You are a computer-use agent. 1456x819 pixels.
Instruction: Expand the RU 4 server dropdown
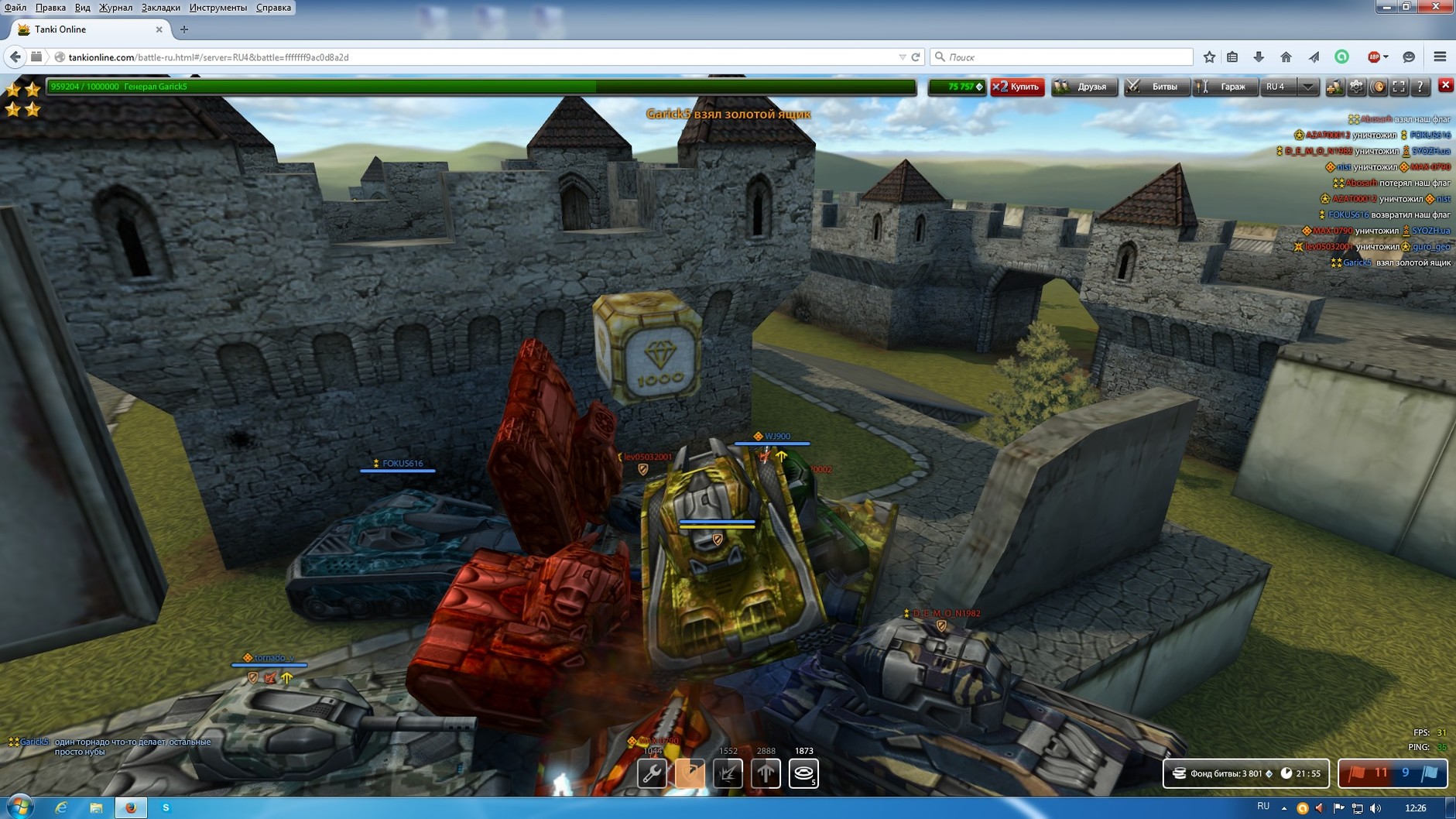click(x=1307, y=87)
